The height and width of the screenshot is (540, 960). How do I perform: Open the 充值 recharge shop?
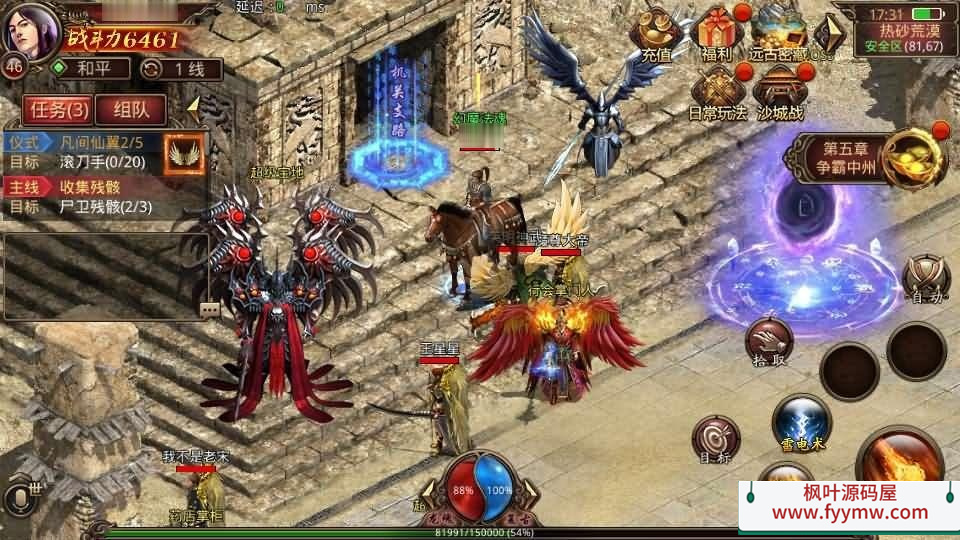point(657,36)
